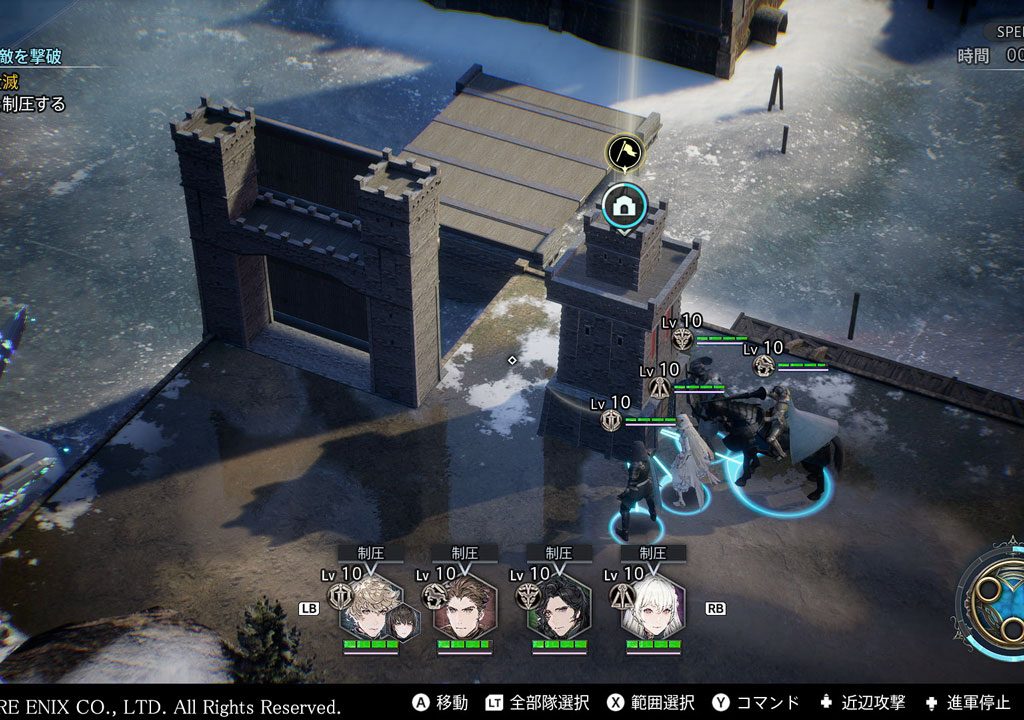
Task: Open the circular skill orb gauge
Action: 994,598
